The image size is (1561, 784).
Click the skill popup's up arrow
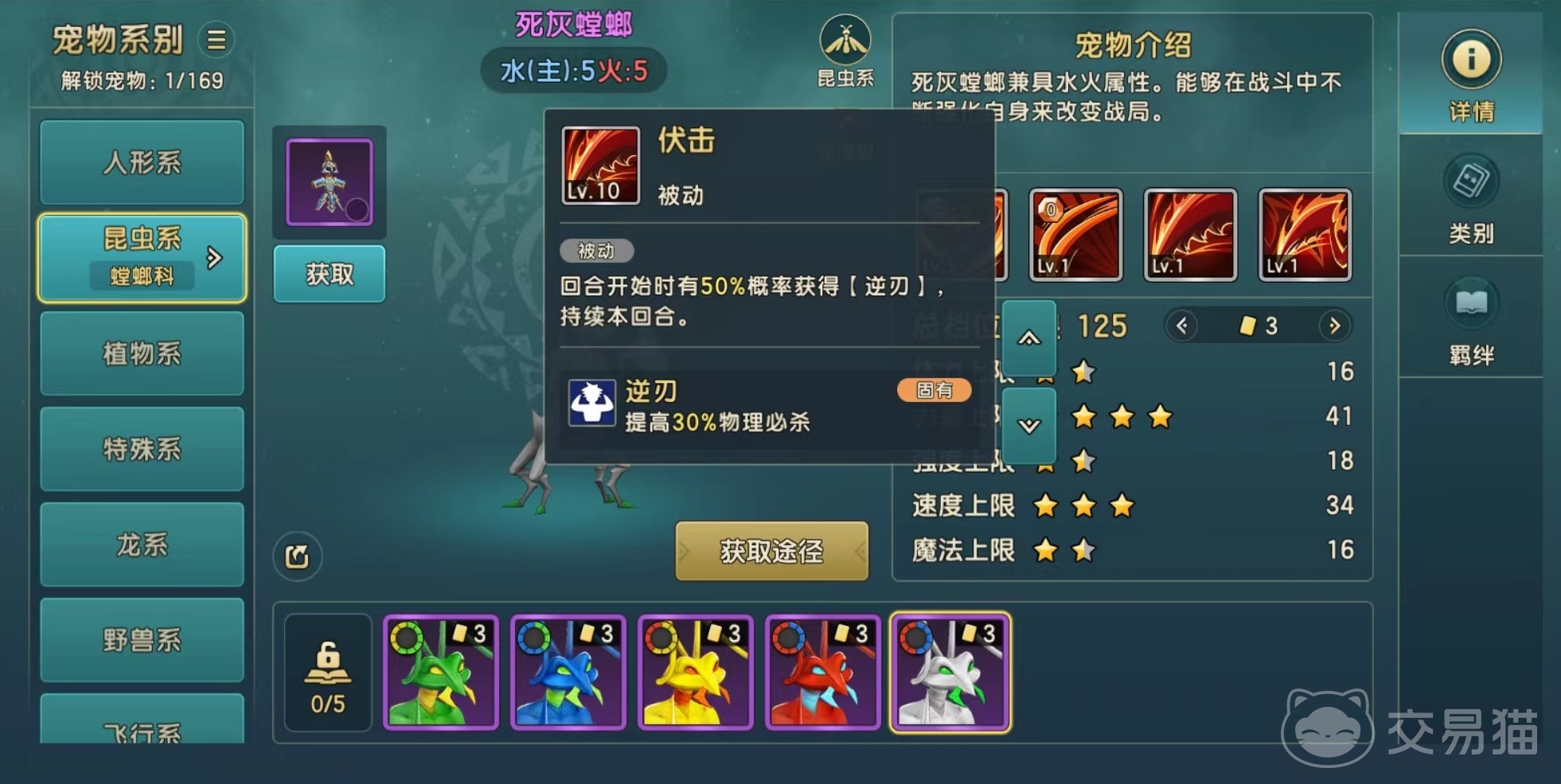pos(1029,338)
